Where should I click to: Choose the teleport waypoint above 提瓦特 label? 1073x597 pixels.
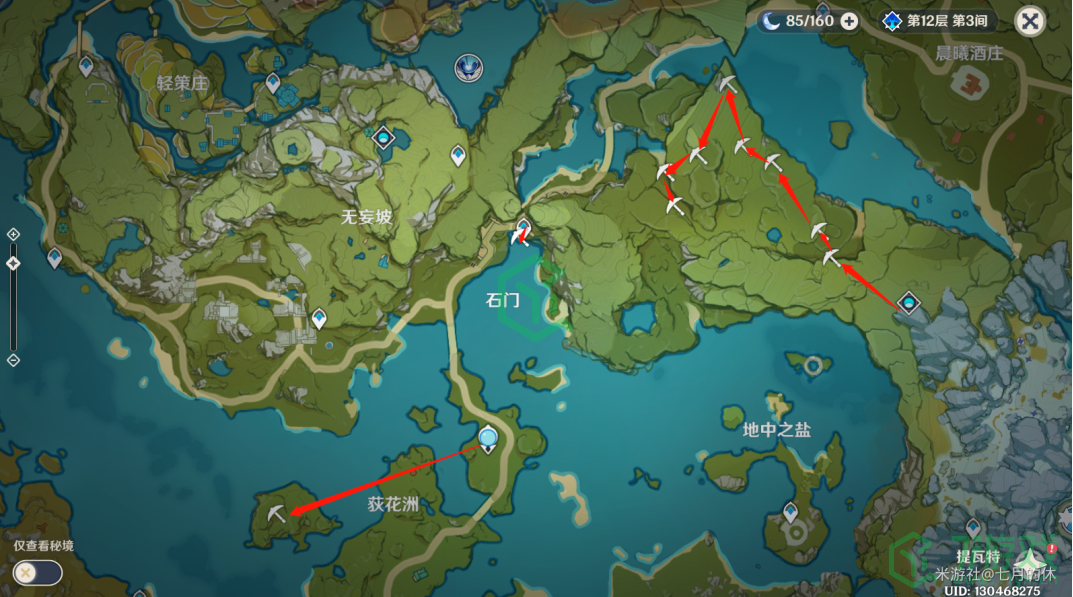click(973, 527)
